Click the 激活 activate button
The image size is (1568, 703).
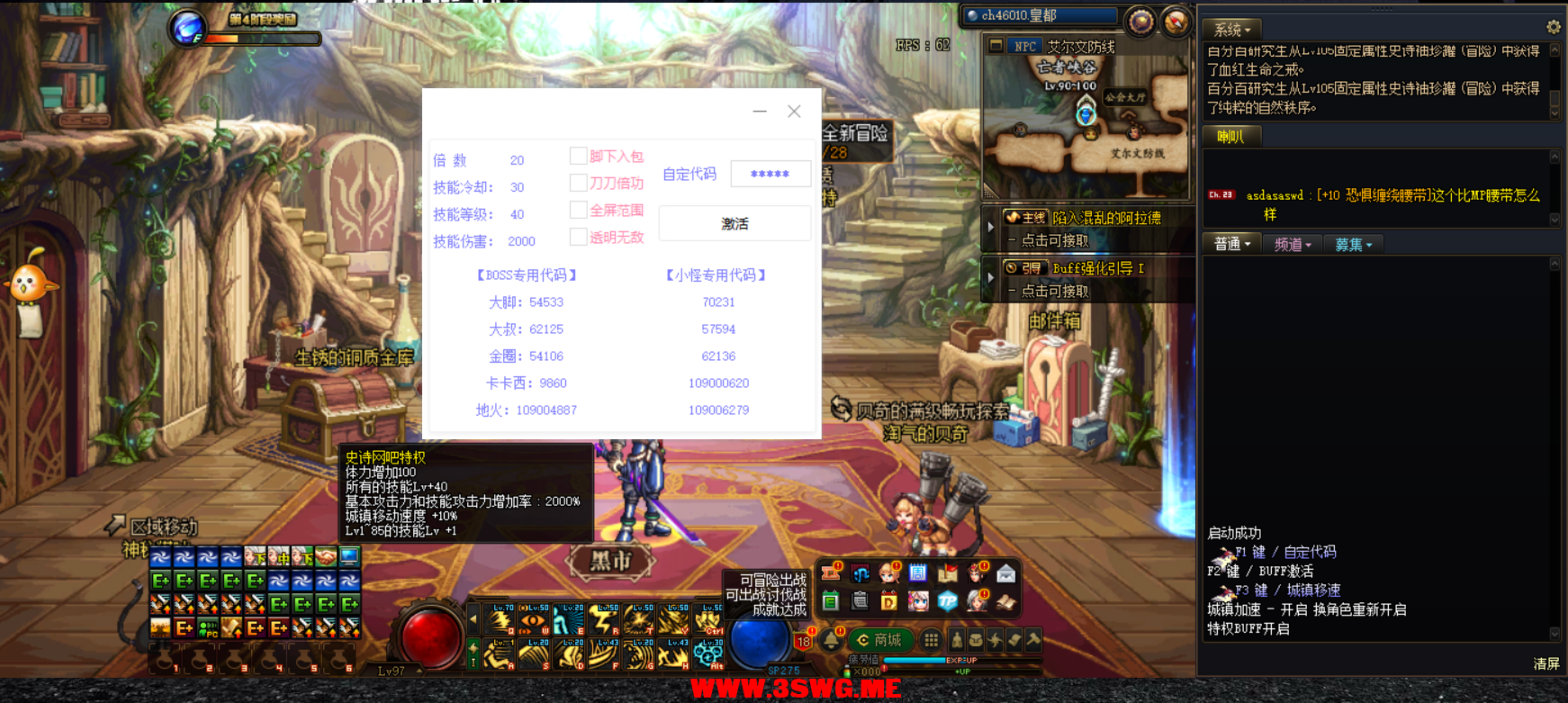(x=734, y=223)
